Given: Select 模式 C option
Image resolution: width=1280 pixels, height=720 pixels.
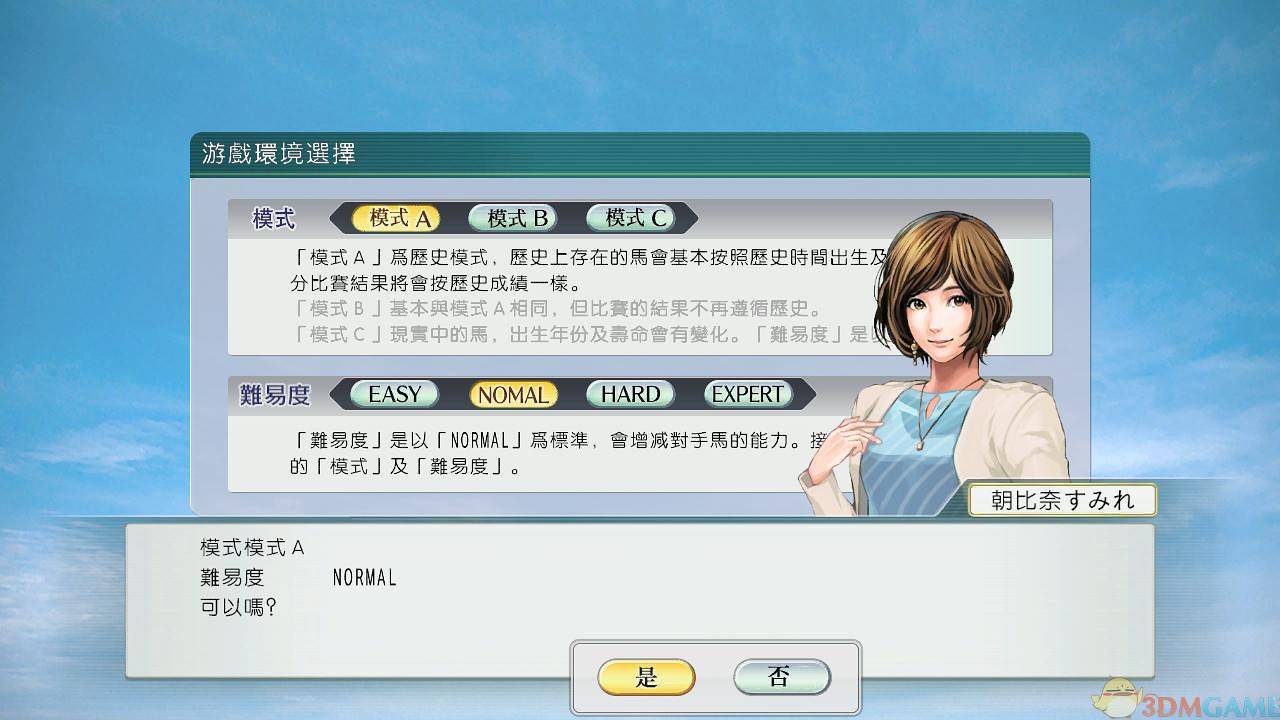Looking at the screenshot, I should 628,218.
